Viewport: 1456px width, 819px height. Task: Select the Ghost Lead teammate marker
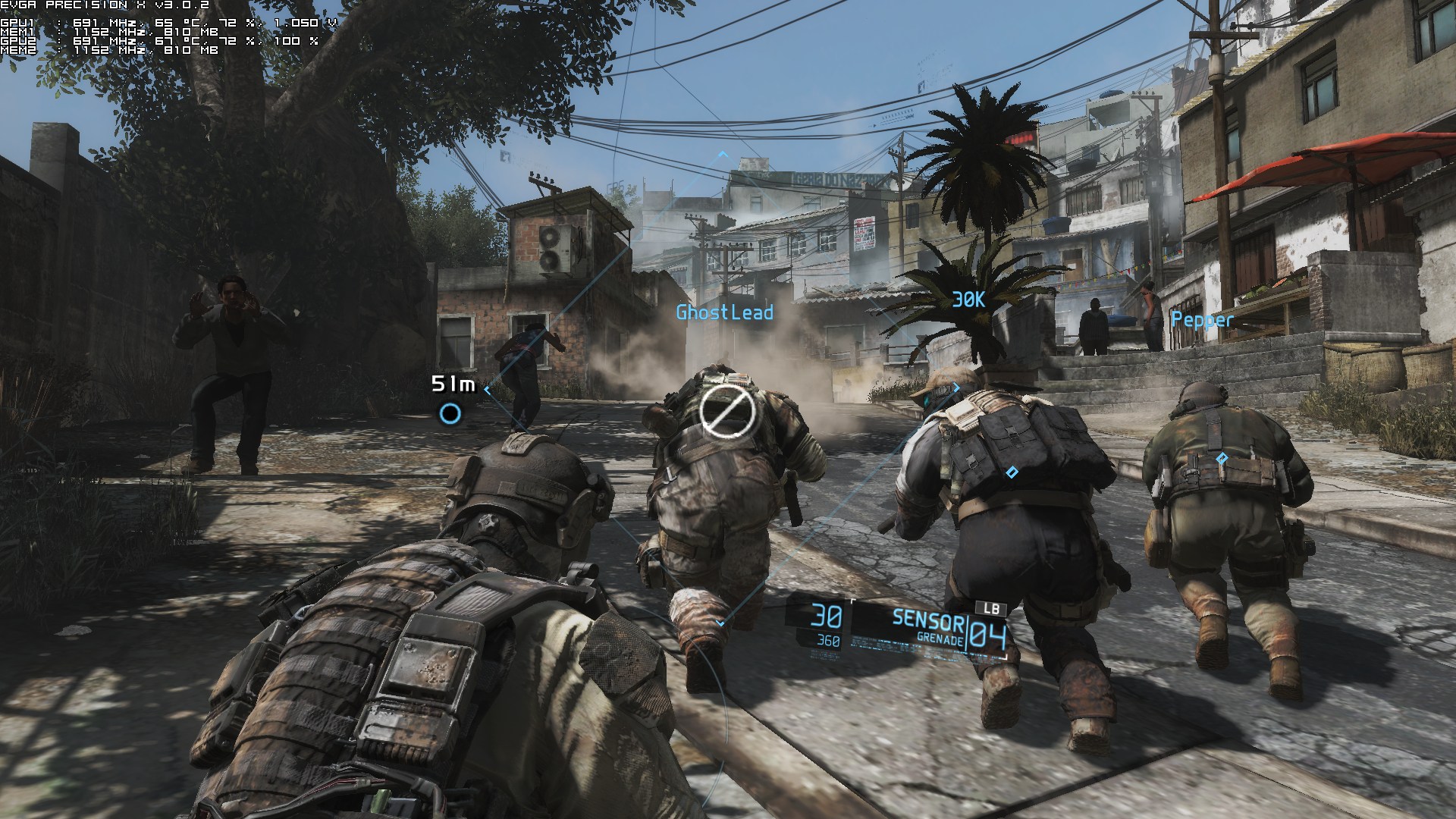tap(726, 312)
